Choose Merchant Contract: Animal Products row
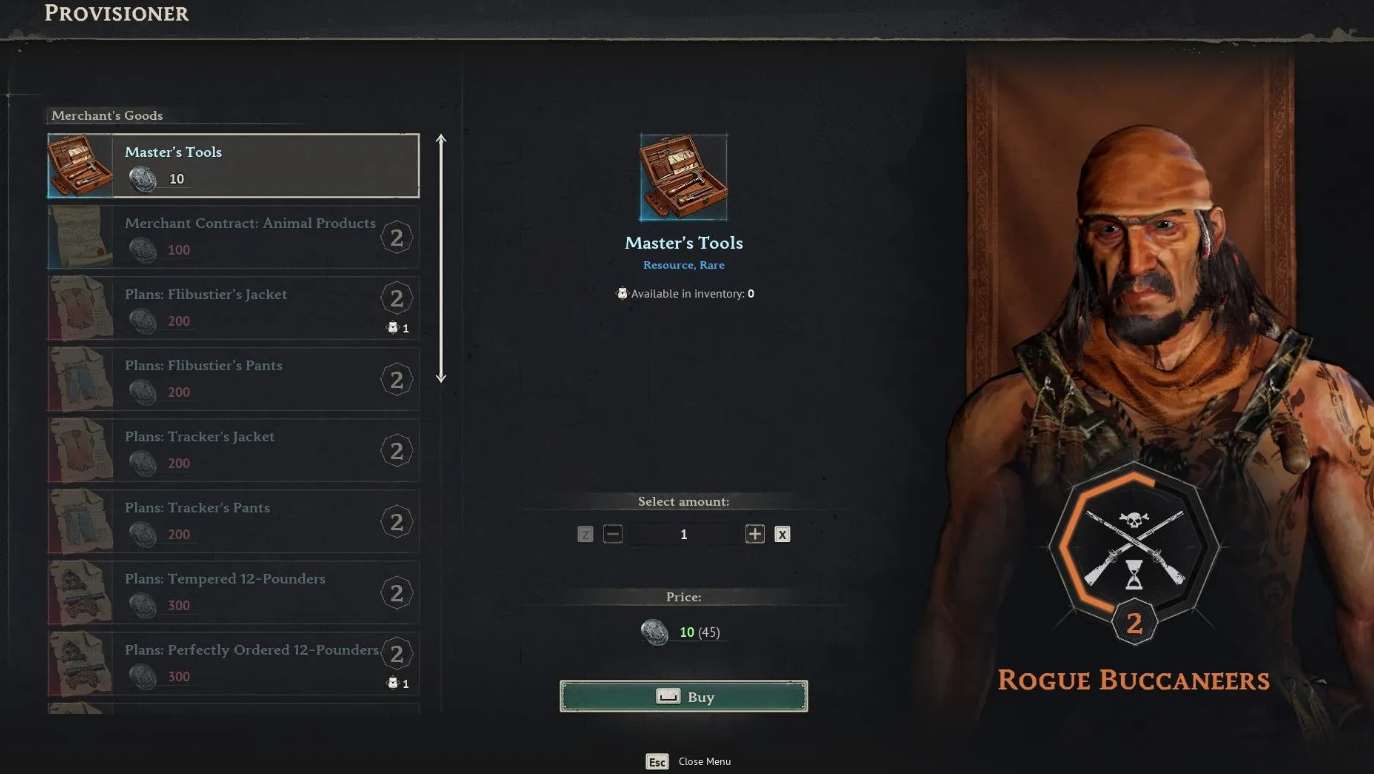 [233, 237]
